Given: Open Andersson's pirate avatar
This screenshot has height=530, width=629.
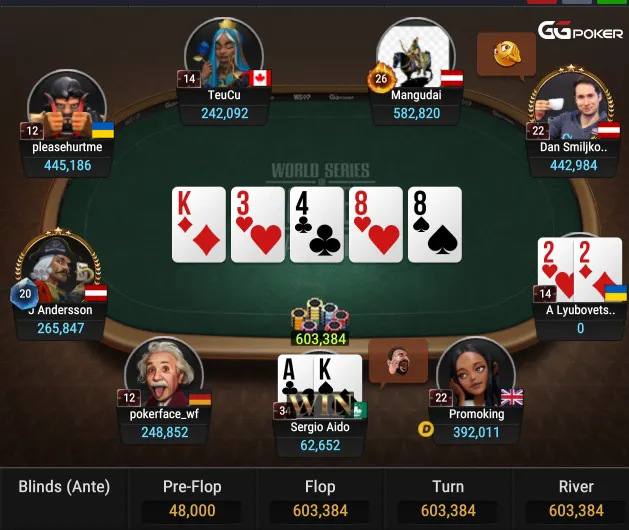Looking at the screenshot, I should click(57, 268).
